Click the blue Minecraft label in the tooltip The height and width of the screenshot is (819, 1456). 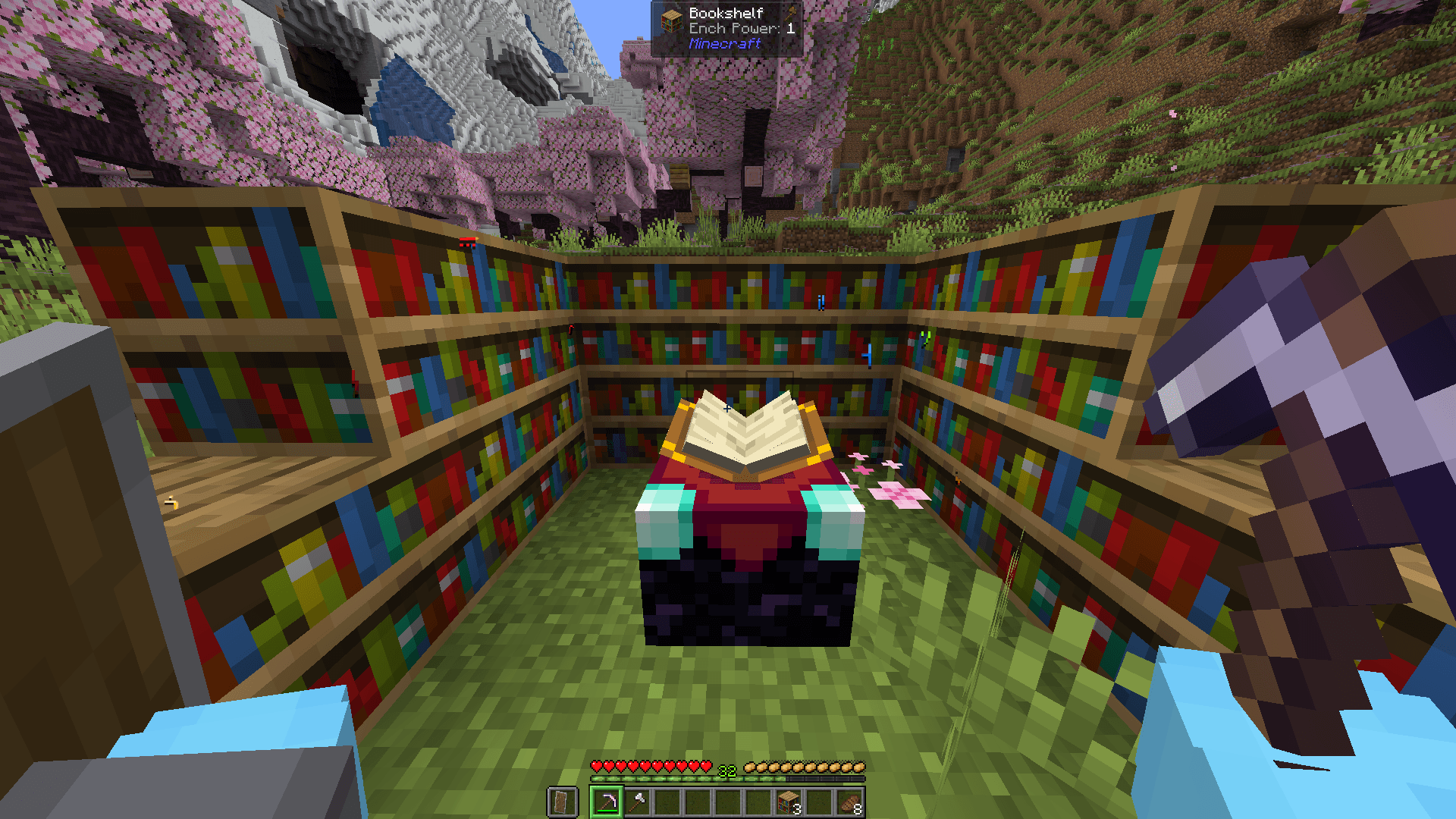724,44
